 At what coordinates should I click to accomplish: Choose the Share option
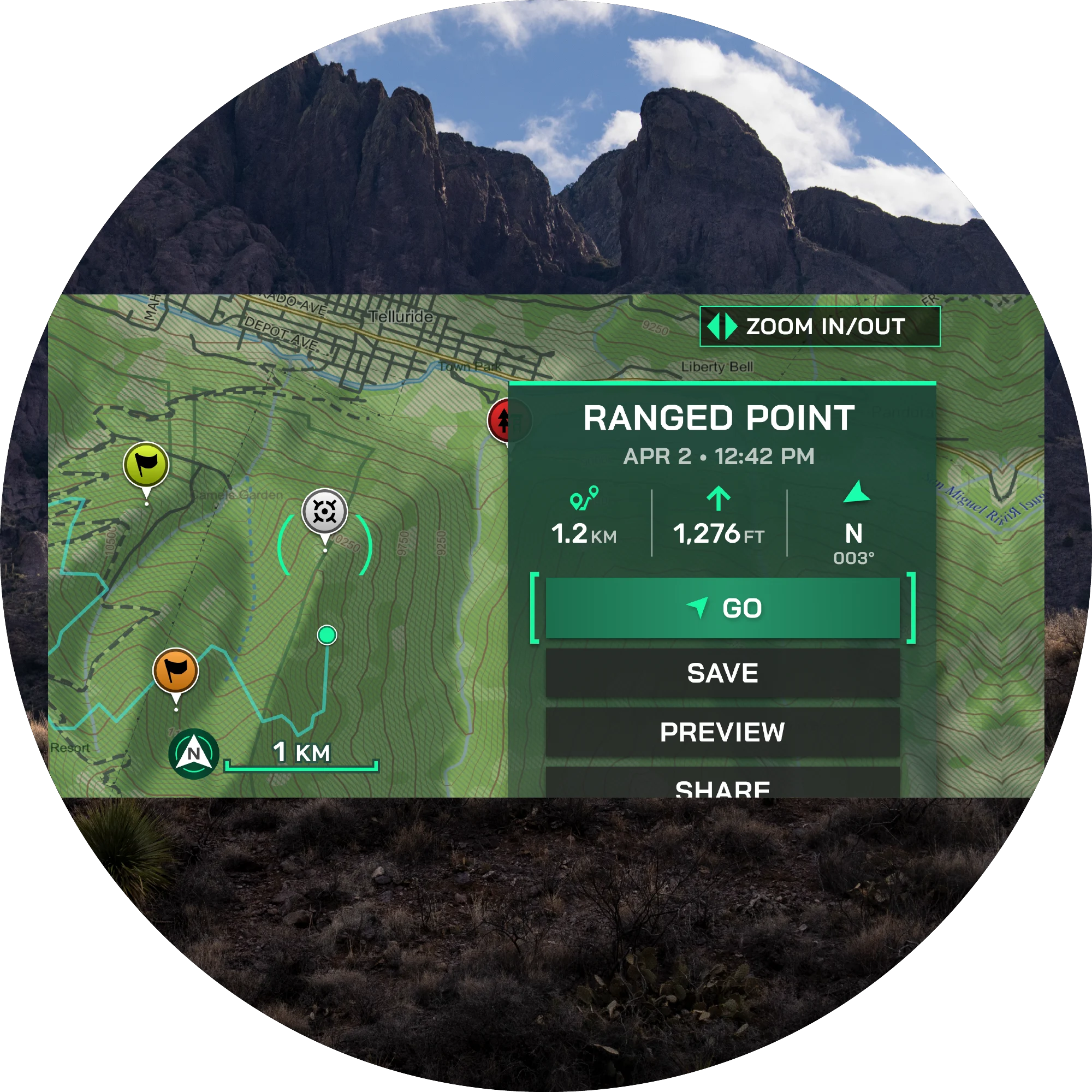point(722,786)
